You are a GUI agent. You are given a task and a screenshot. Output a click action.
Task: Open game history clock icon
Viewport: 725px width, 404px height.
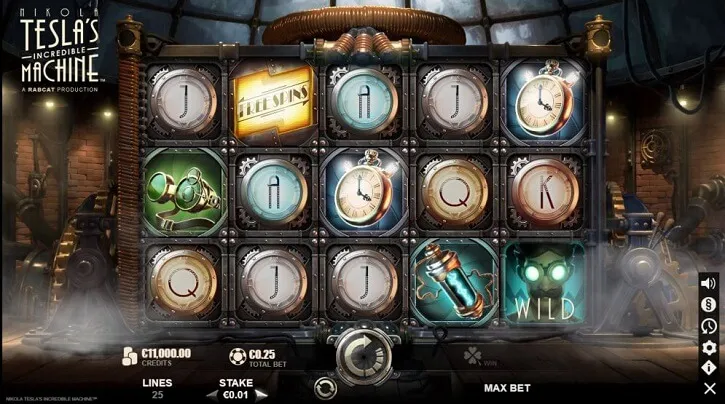pos(709,325)
